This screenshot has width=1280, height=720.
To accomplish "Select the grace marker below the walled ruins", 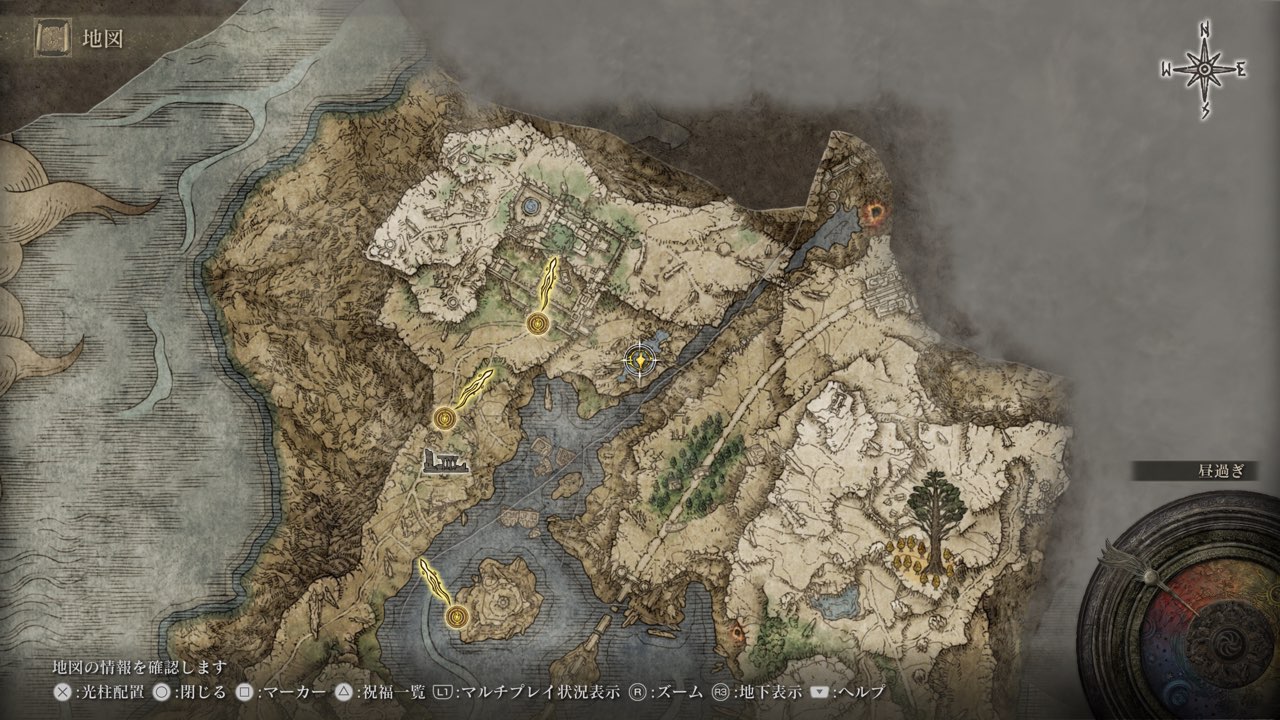I will point(539,323).
